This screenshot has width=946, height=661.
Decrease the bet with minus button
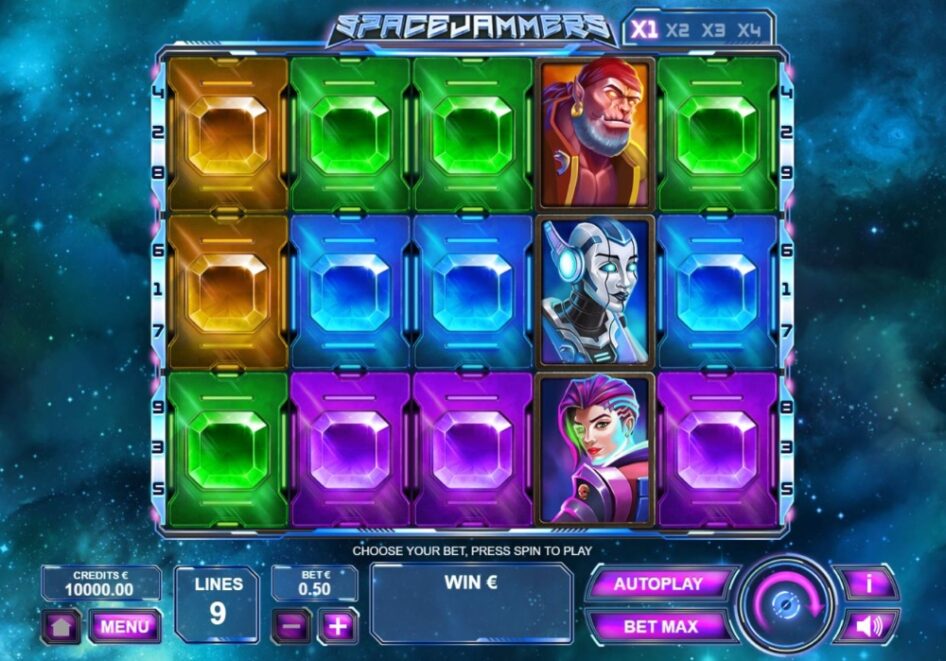pyautogui.click(x=291, y=627)
